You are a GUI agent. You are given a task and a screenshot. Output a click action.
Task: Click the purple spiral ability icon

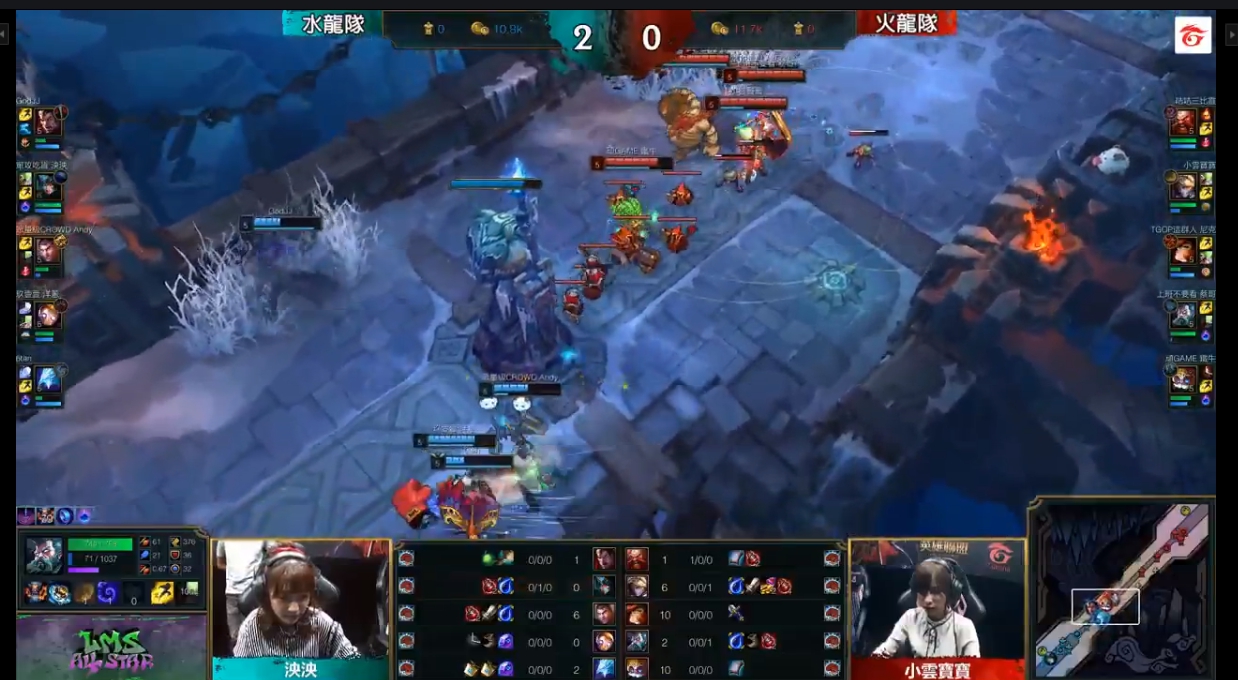point(107,593)
